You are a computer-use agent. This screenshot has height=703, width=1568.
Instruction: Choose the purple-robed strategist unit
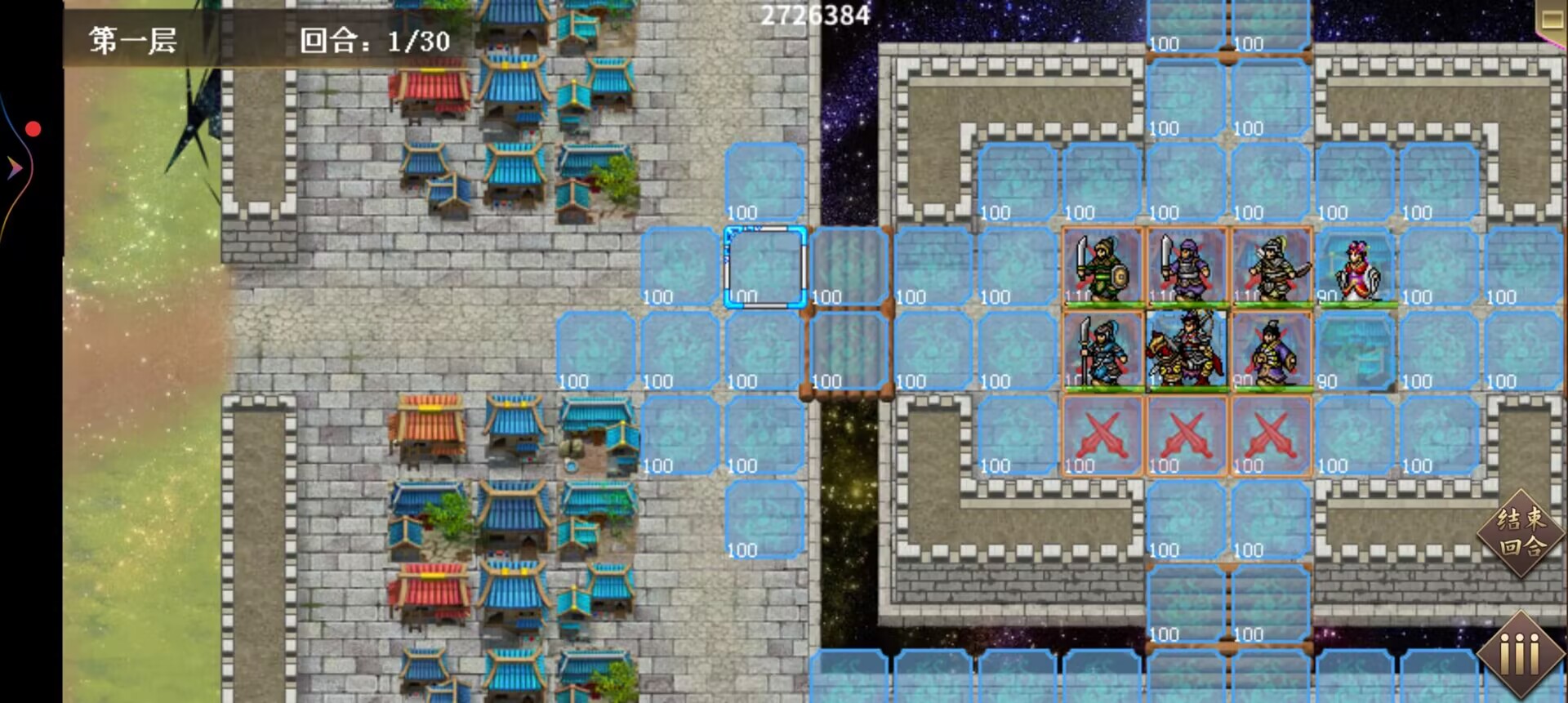pos(1271,352)
